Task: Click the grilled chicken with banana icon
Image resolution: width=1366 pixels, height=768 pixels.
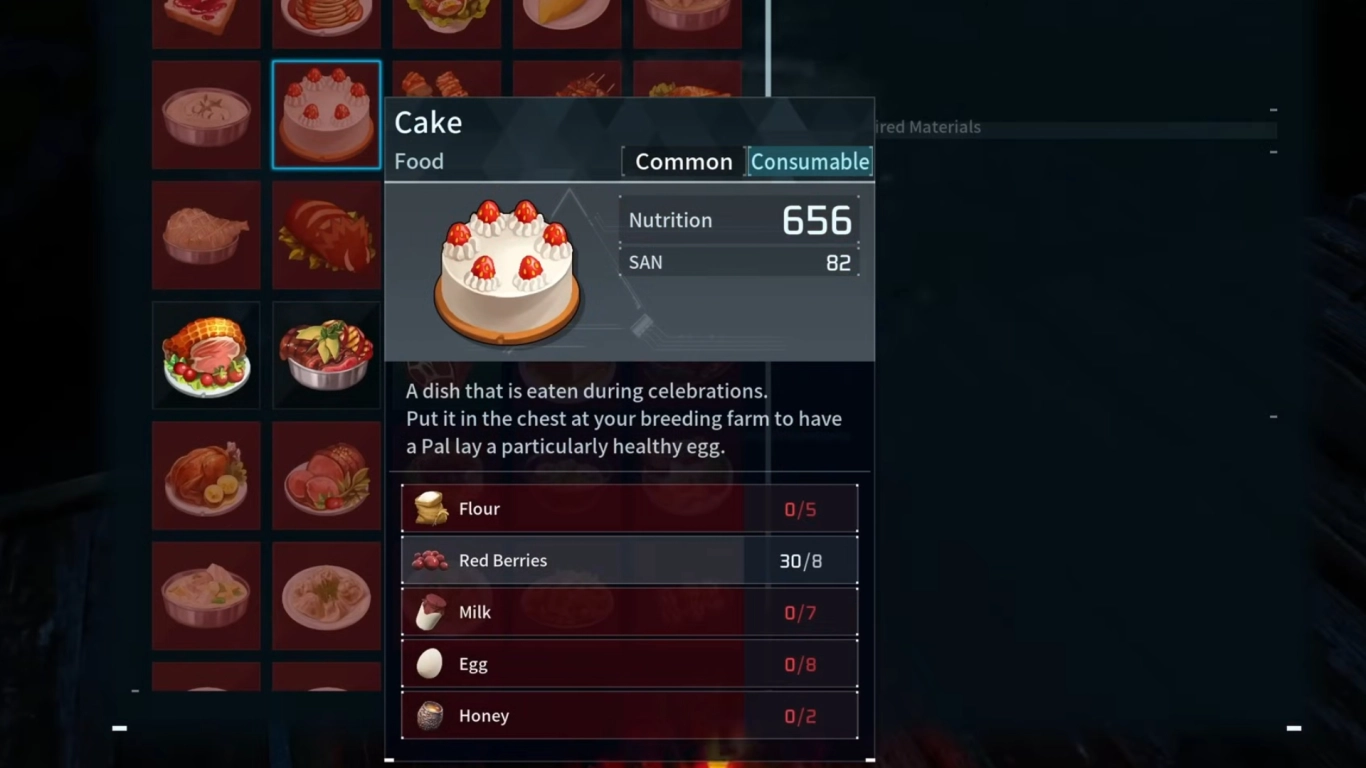Action: [206, 475]
